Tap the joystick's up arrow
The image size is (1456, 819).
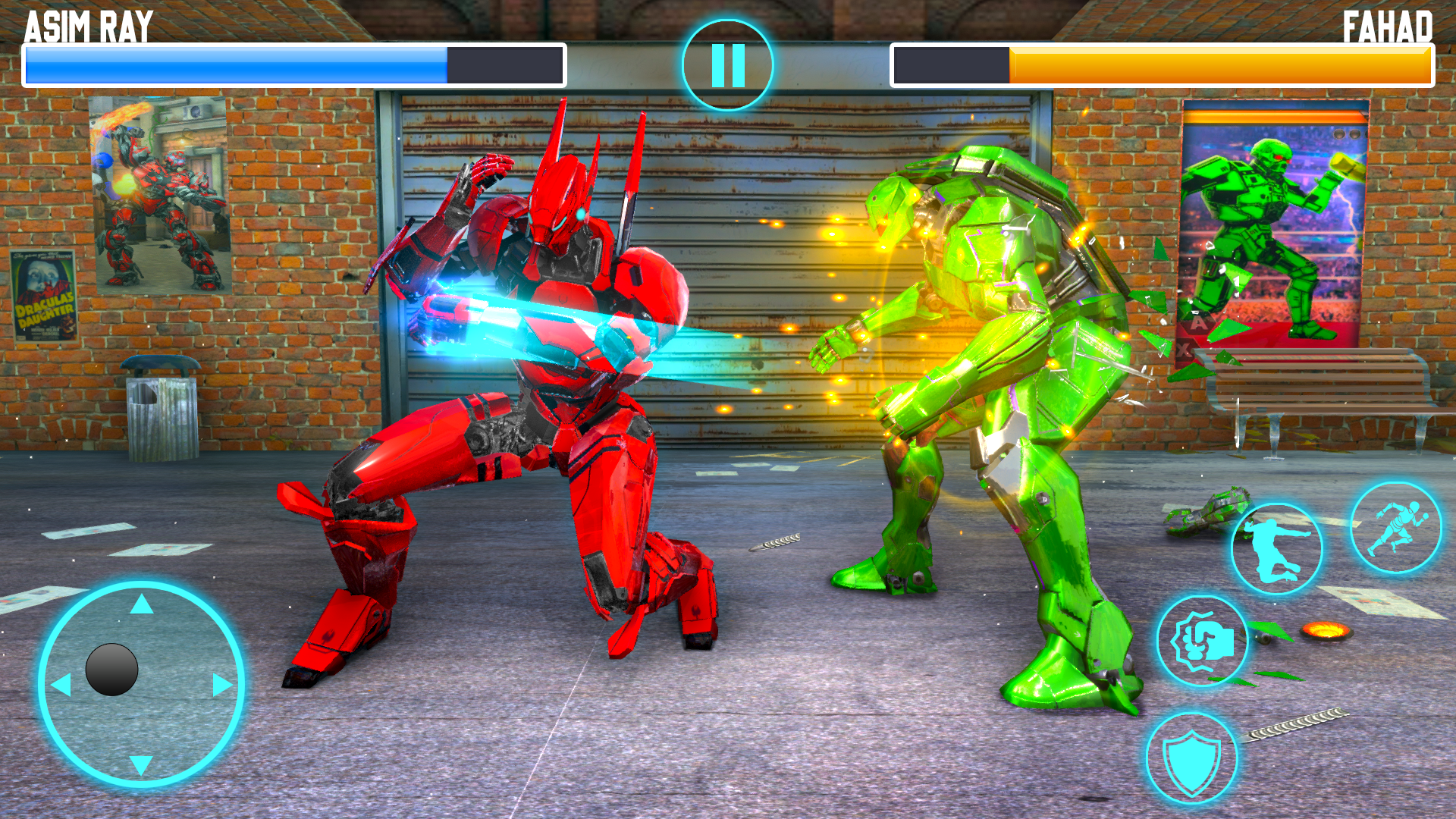142,604
